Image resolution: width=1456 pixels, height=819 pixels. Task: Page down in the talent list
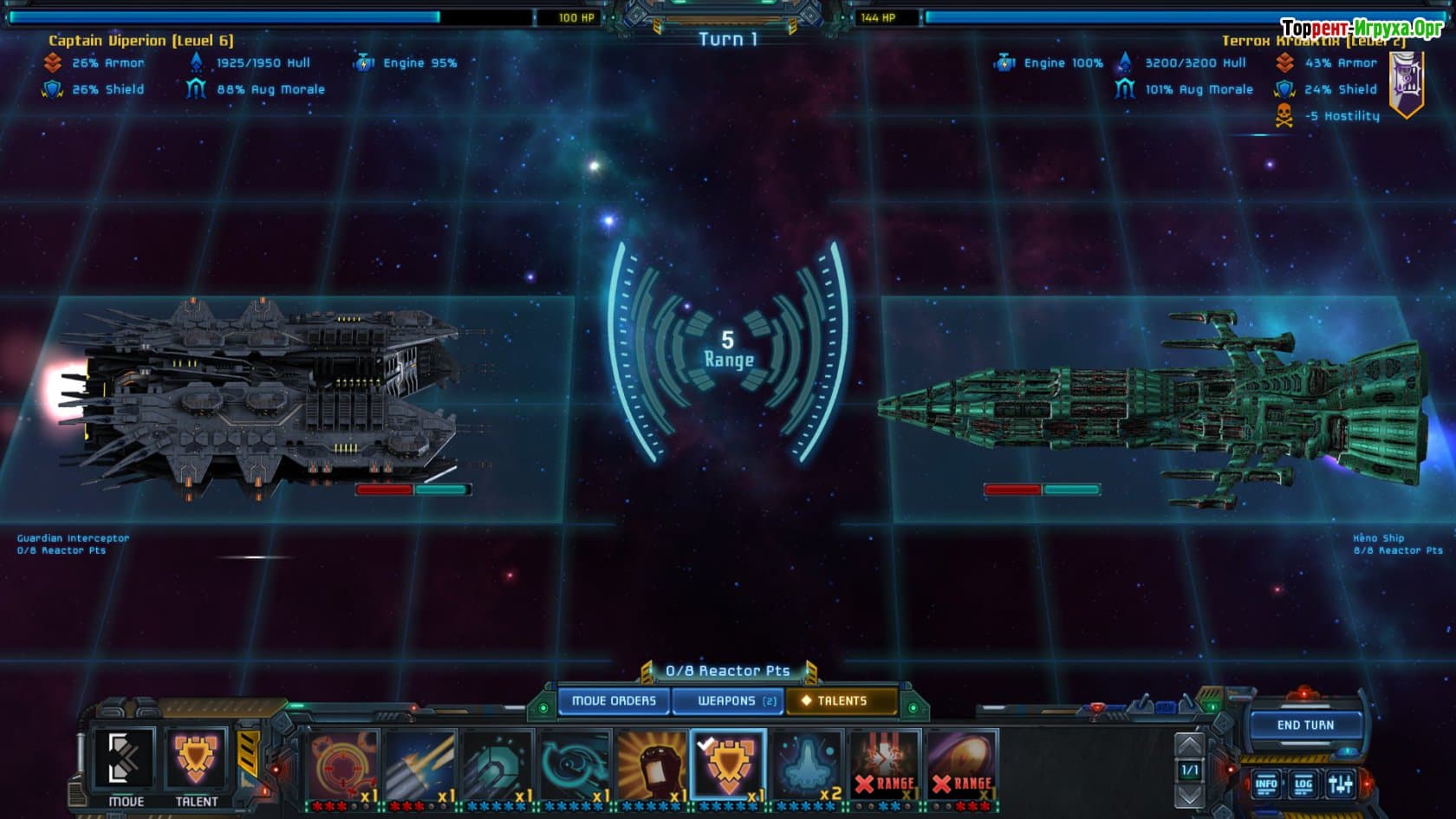(x=1189, y=794)
